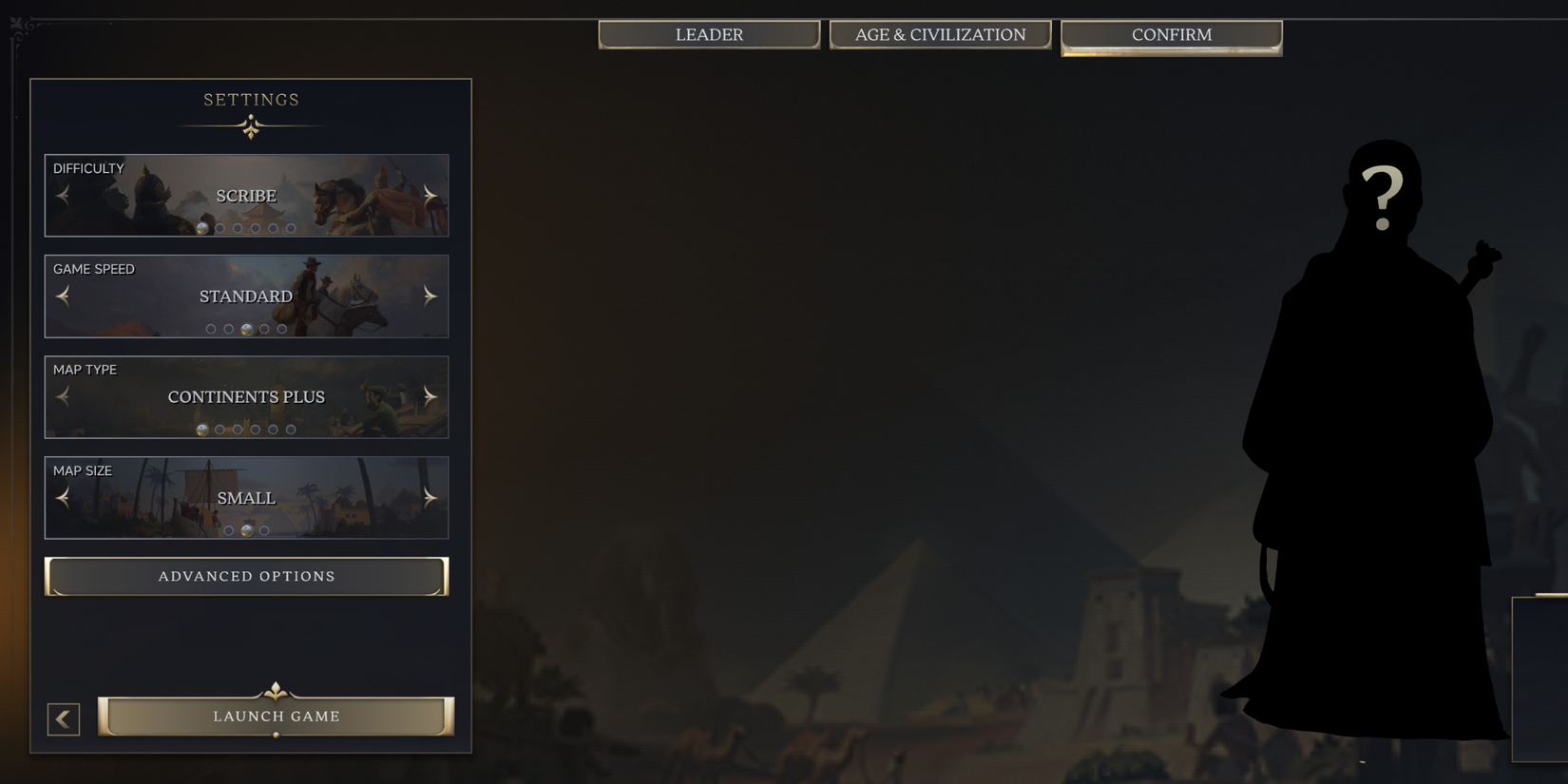The width and height of the screenshot is (1568, 784).
Task: Select the third Map Size dot indicator
Action: click(263, 530)
